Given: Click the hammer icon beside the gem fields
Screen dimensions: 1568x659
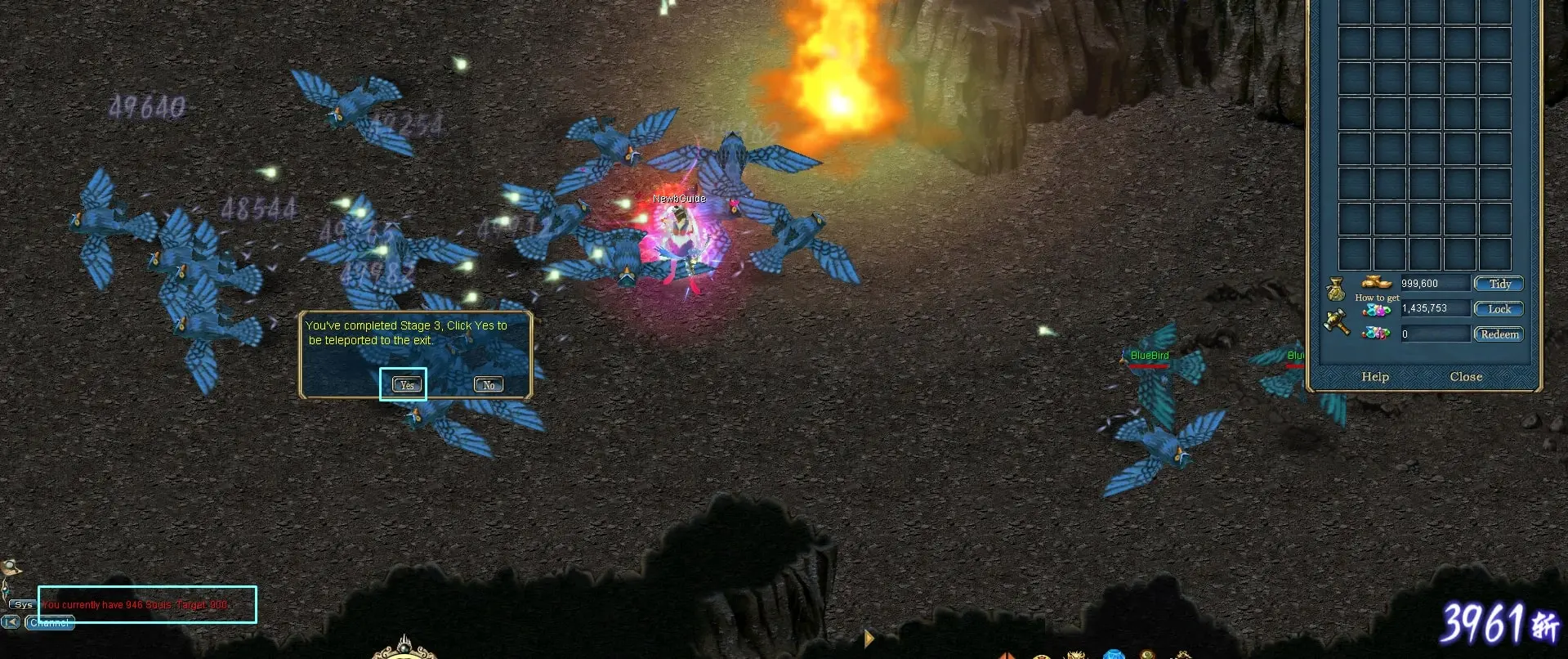Looking at the screenshot, I should [1338, 321].
